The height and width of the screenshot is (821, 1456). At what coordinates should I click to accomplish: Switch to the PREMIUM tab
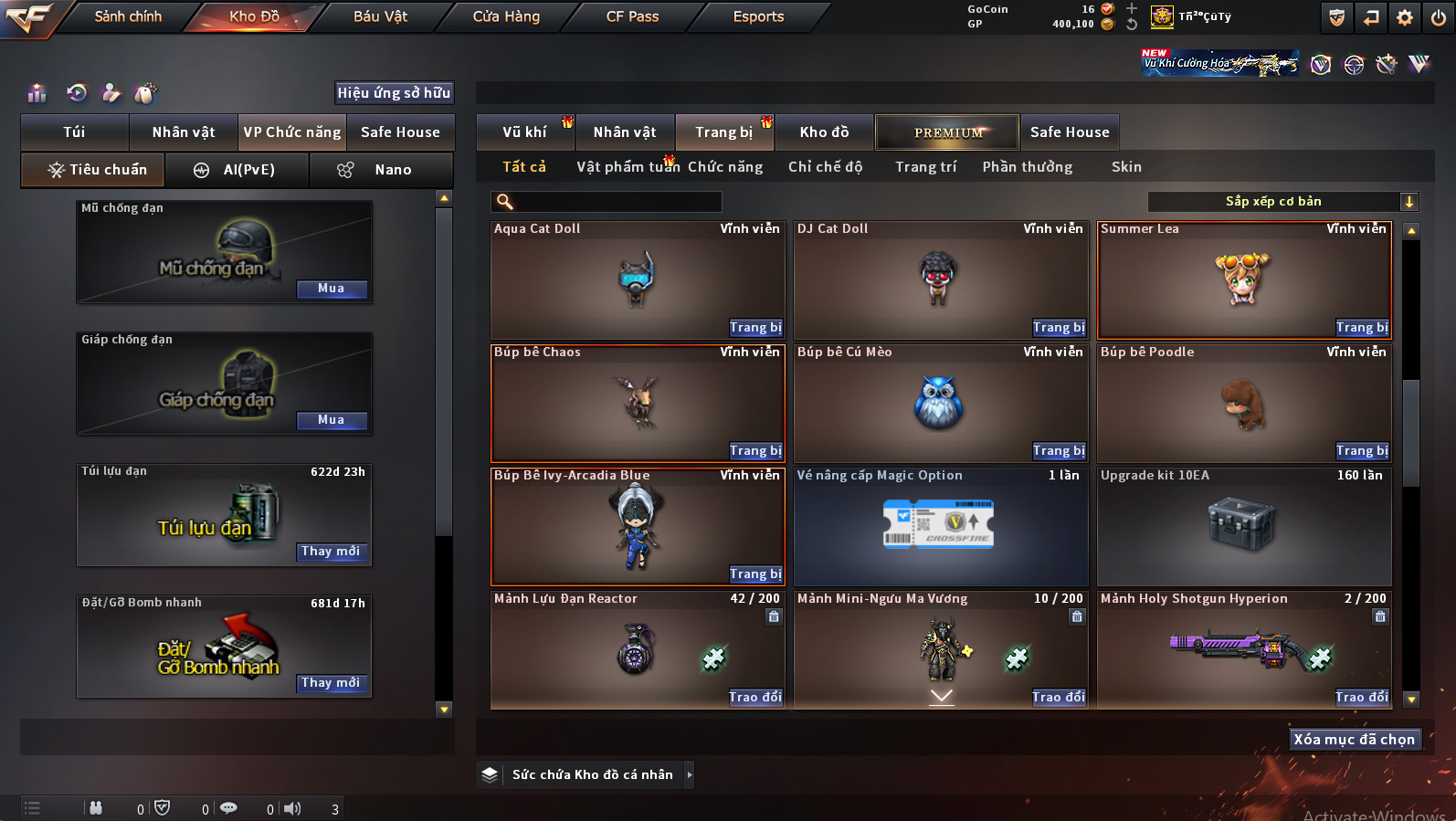pos(947,132)
